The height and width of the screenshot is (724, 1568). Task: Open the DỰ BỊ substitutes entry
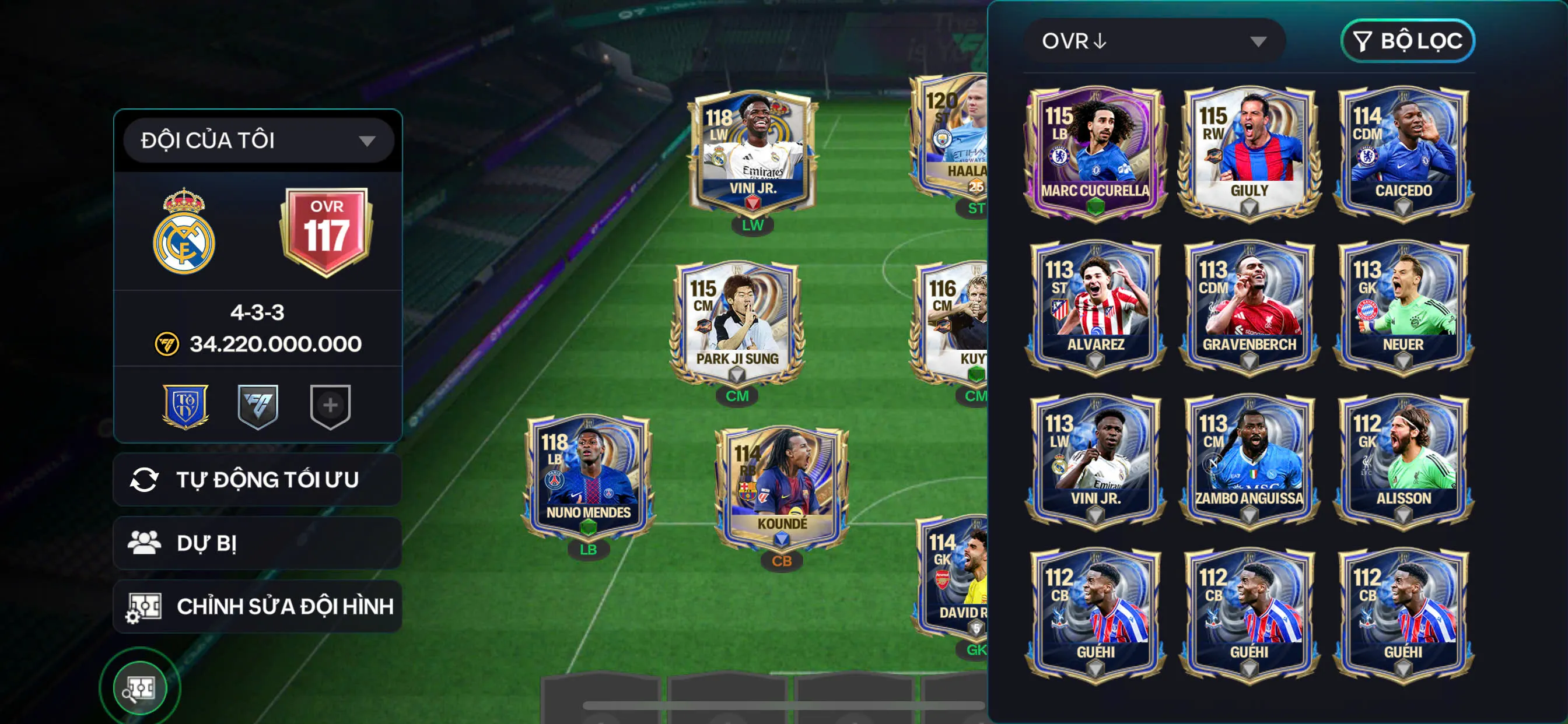coord(257,542)
